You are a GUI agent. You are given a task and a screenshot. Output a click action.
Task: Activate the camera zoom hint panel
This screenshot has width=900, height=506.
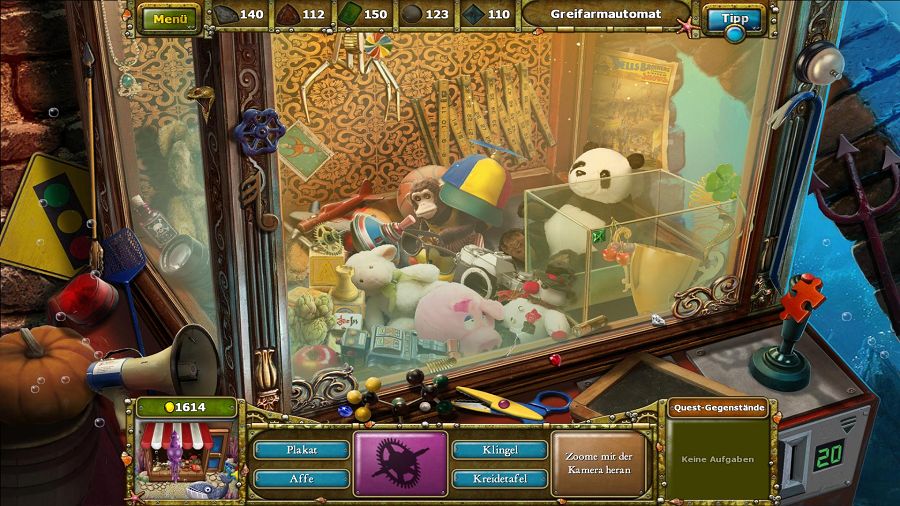601,464
